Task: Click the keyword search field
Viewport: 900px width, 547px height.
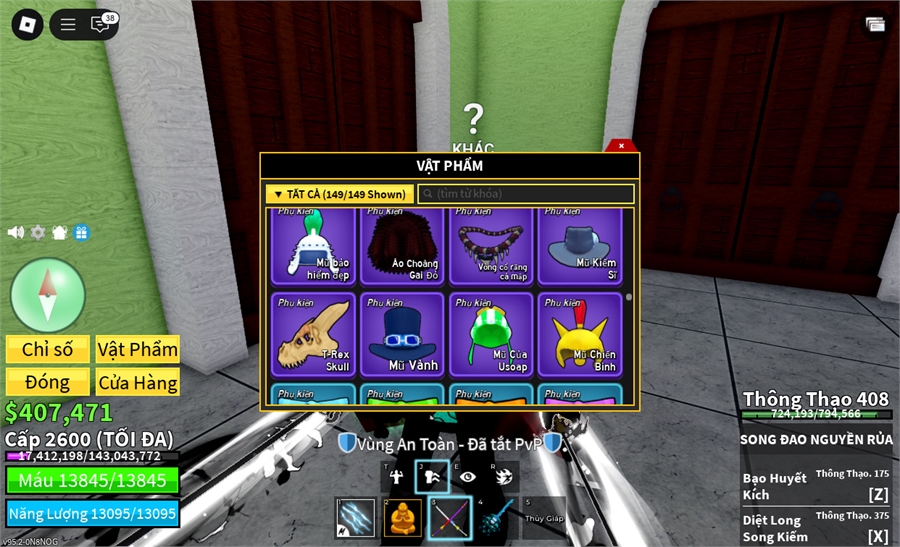Action: pos(526,194)
